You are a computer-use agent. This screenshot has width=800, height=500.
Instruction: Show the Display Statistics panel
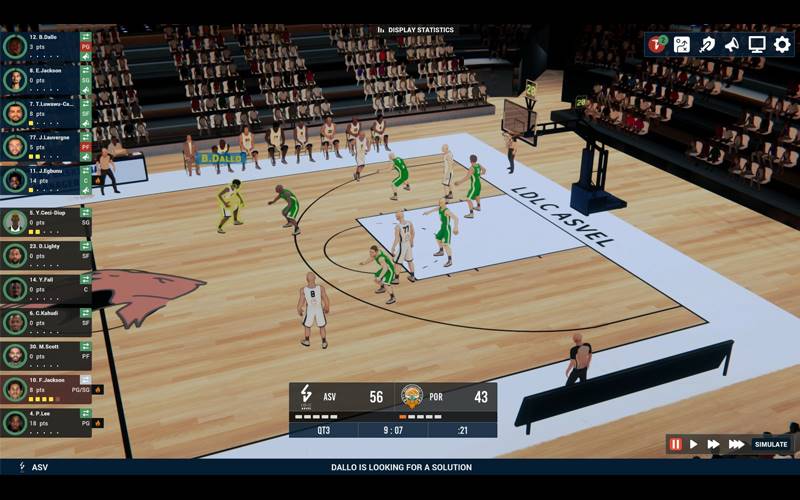click(416, 30)
